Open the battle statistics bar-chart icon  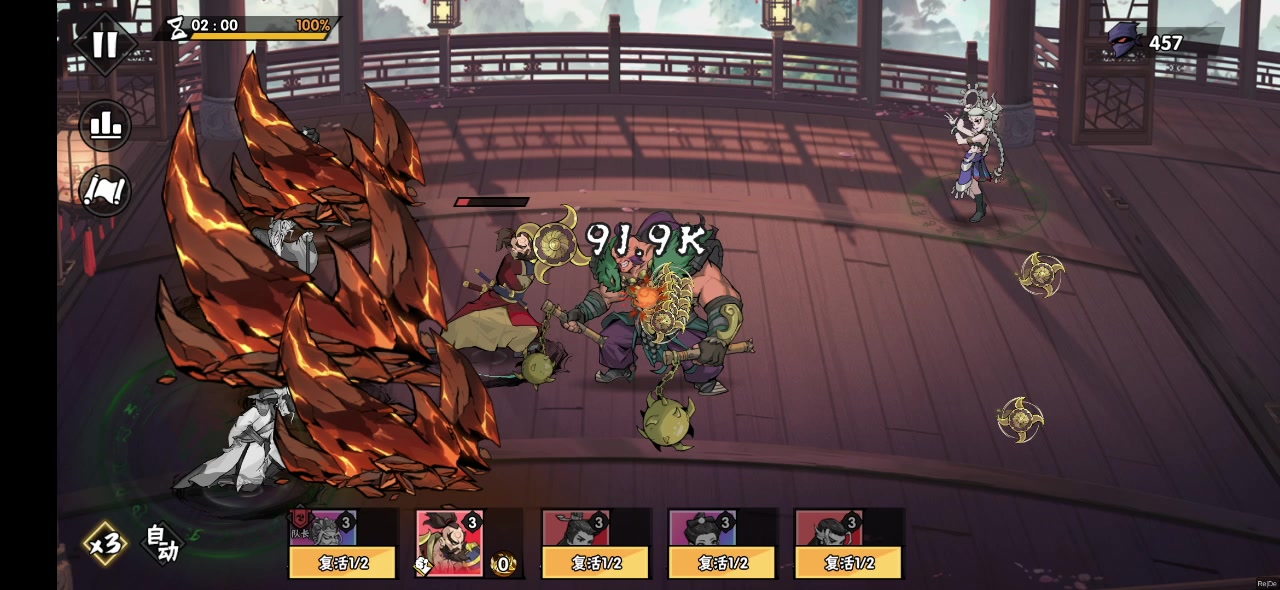[x=105, y=126]
